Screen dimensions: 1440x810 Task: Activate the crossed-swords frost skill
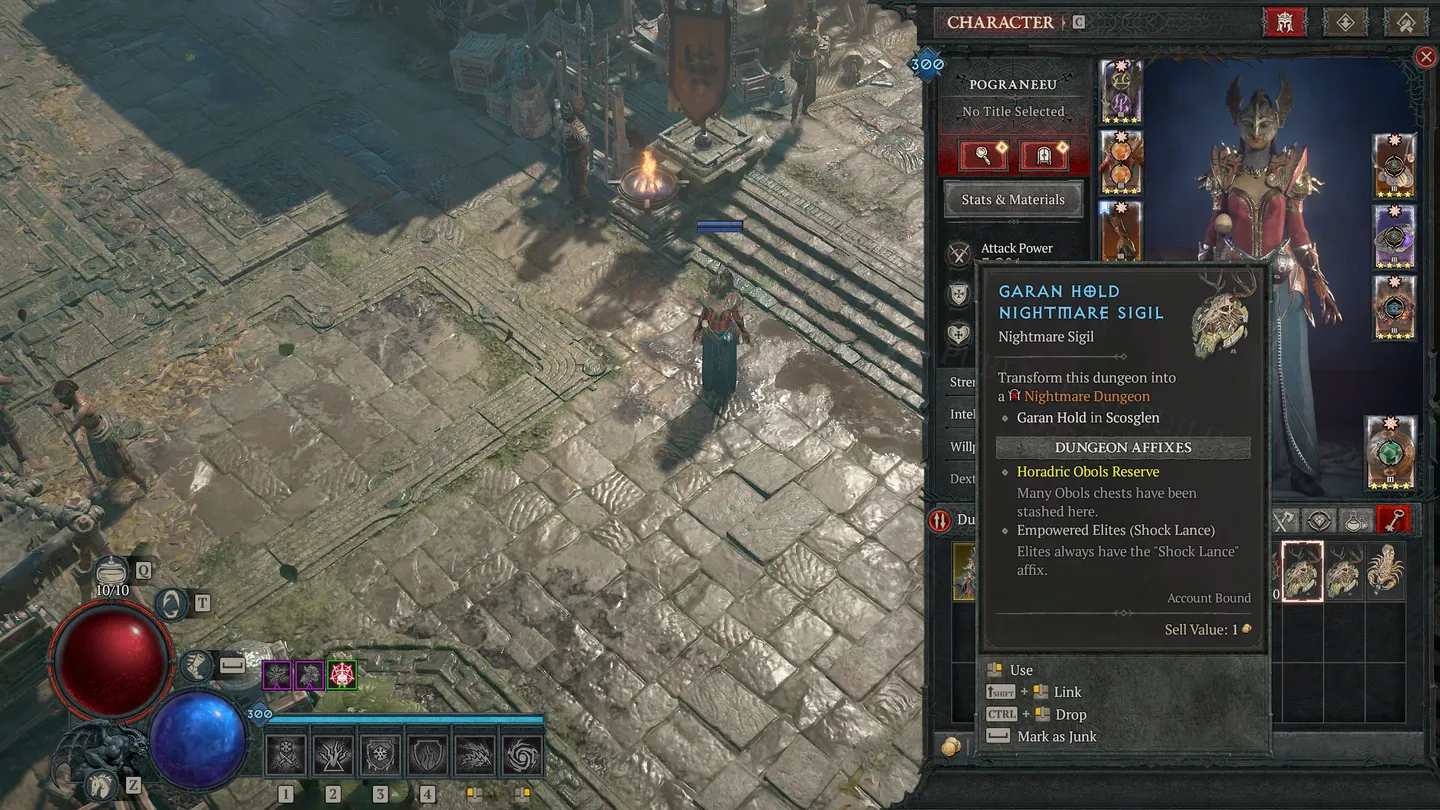pyautogui.click(x=285, y=756)
